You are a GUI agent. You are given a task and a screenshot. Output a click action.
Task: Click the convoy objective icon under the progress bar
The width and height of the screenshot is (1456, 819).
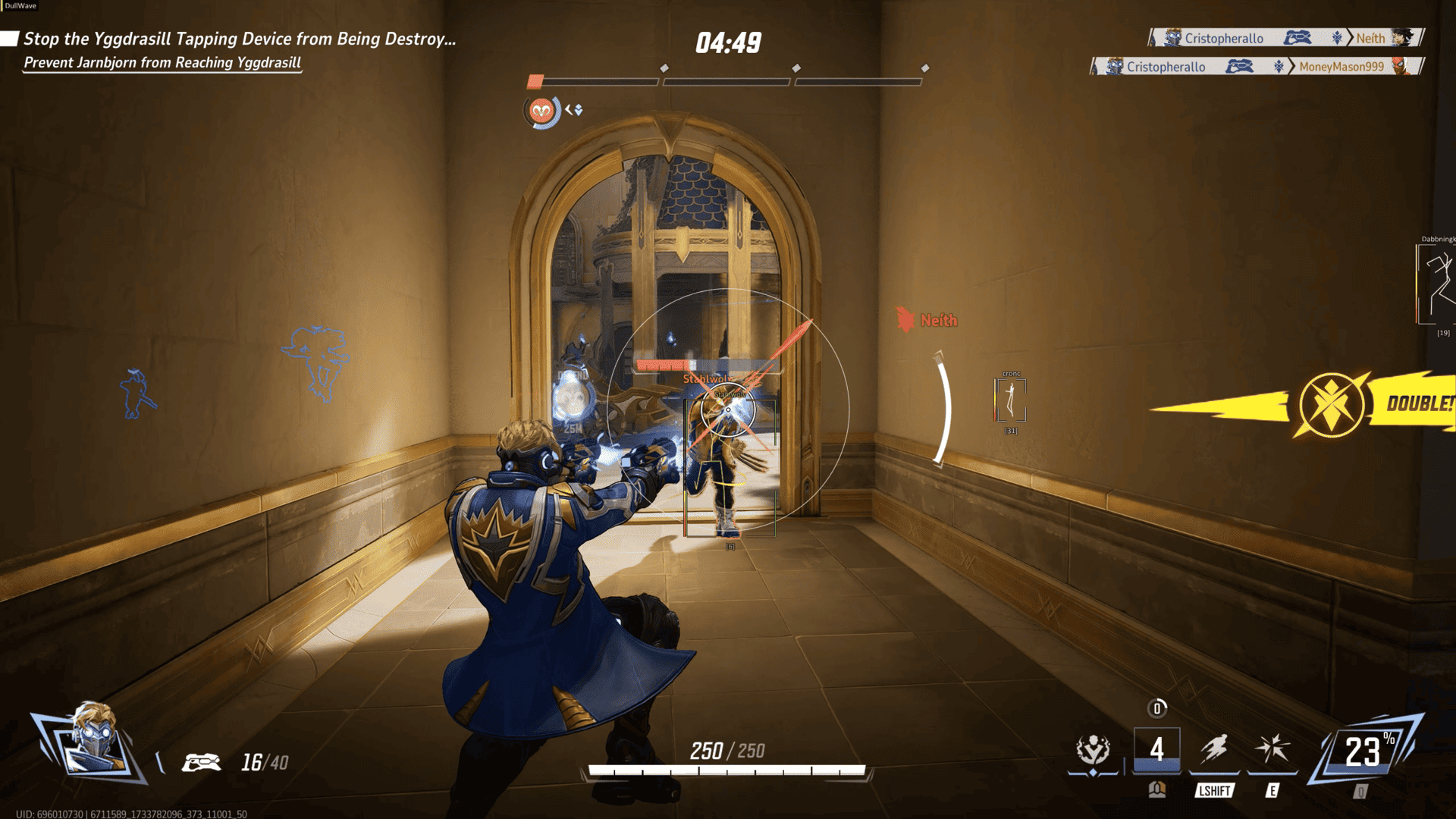(541, 111)
